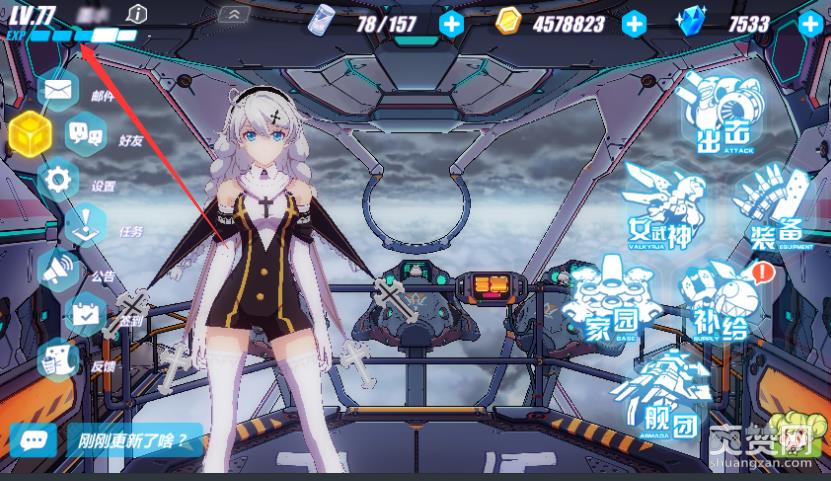Image resolution: width=831 pixels, height=481 pixels.
Task: Add blue crystals with the plus button
Action: pos(809,23)
